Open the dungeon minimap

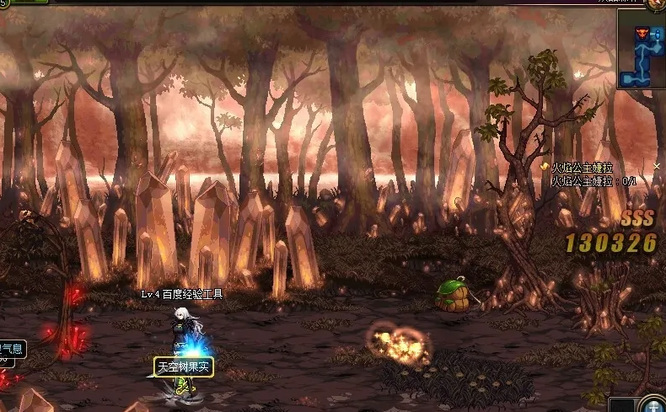tap(642, 50)
